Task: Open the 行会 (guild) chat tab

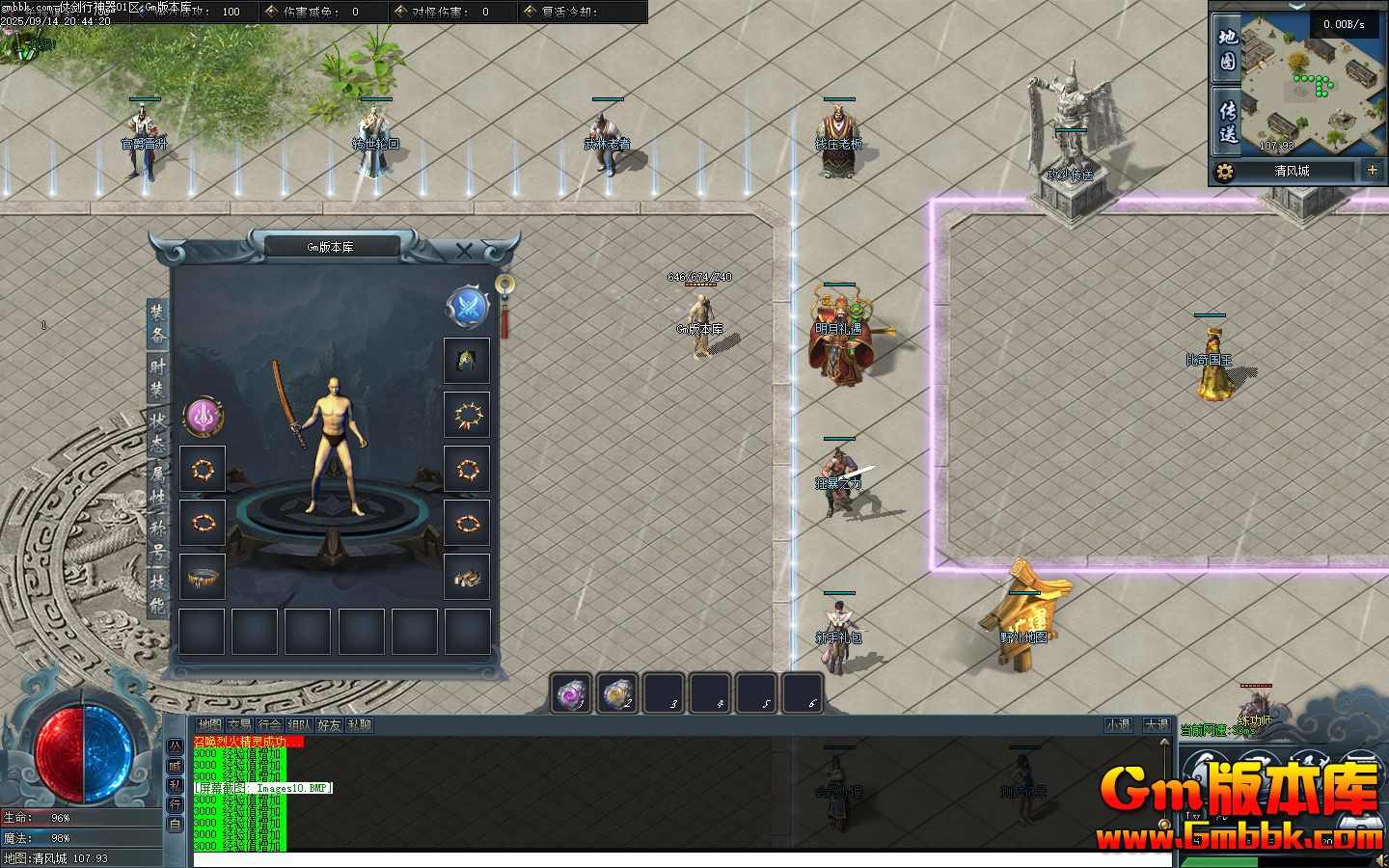Action: (269, 725)
